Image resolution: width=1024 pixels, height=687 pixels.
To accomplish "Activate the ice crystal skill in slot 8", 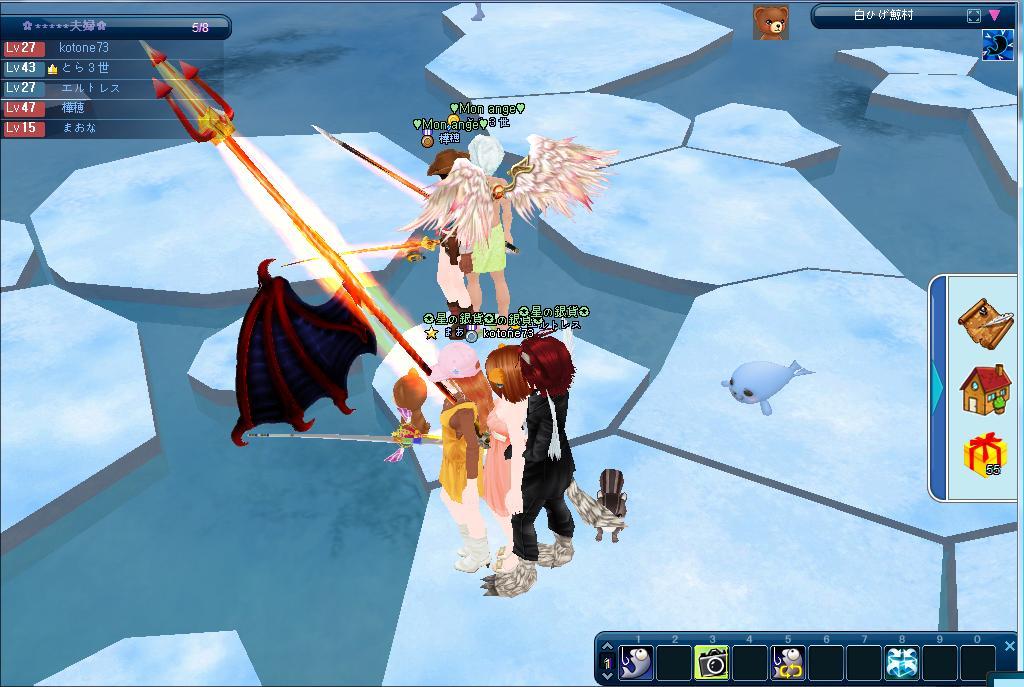I will pos(901,662).
